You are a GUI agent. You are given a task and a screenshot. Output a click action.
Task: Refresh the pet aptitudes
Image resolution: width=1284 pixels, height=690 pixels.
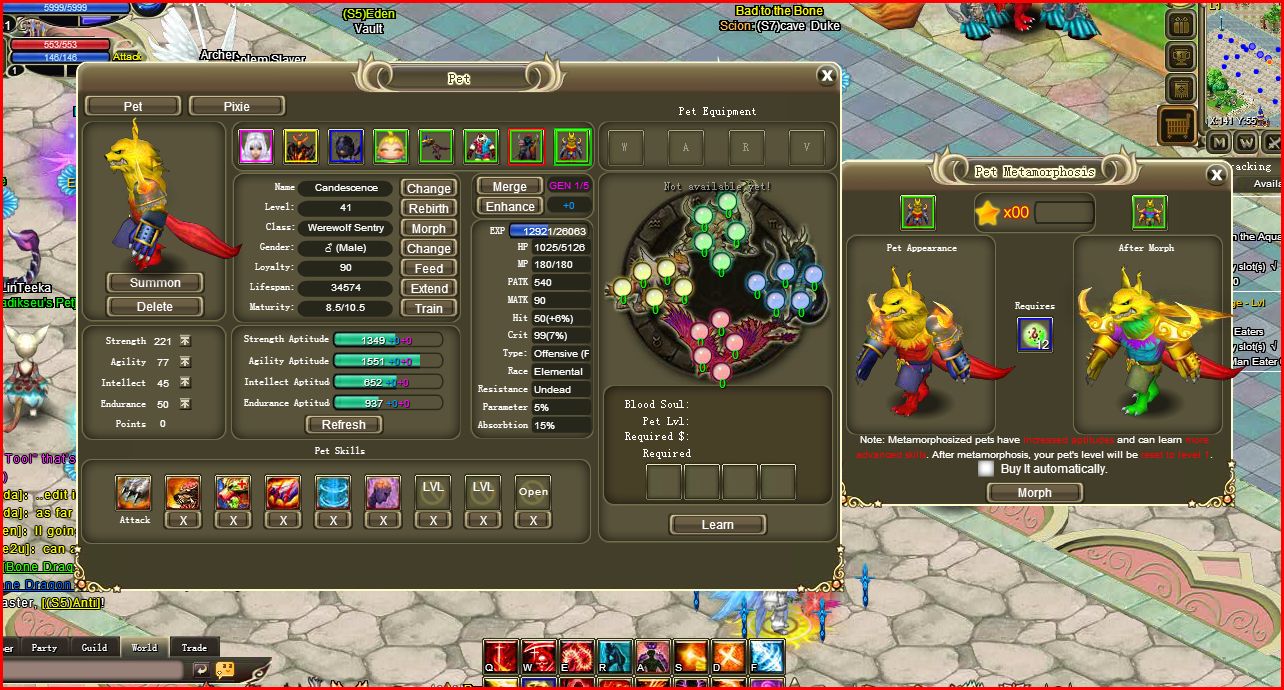(344, 424)
